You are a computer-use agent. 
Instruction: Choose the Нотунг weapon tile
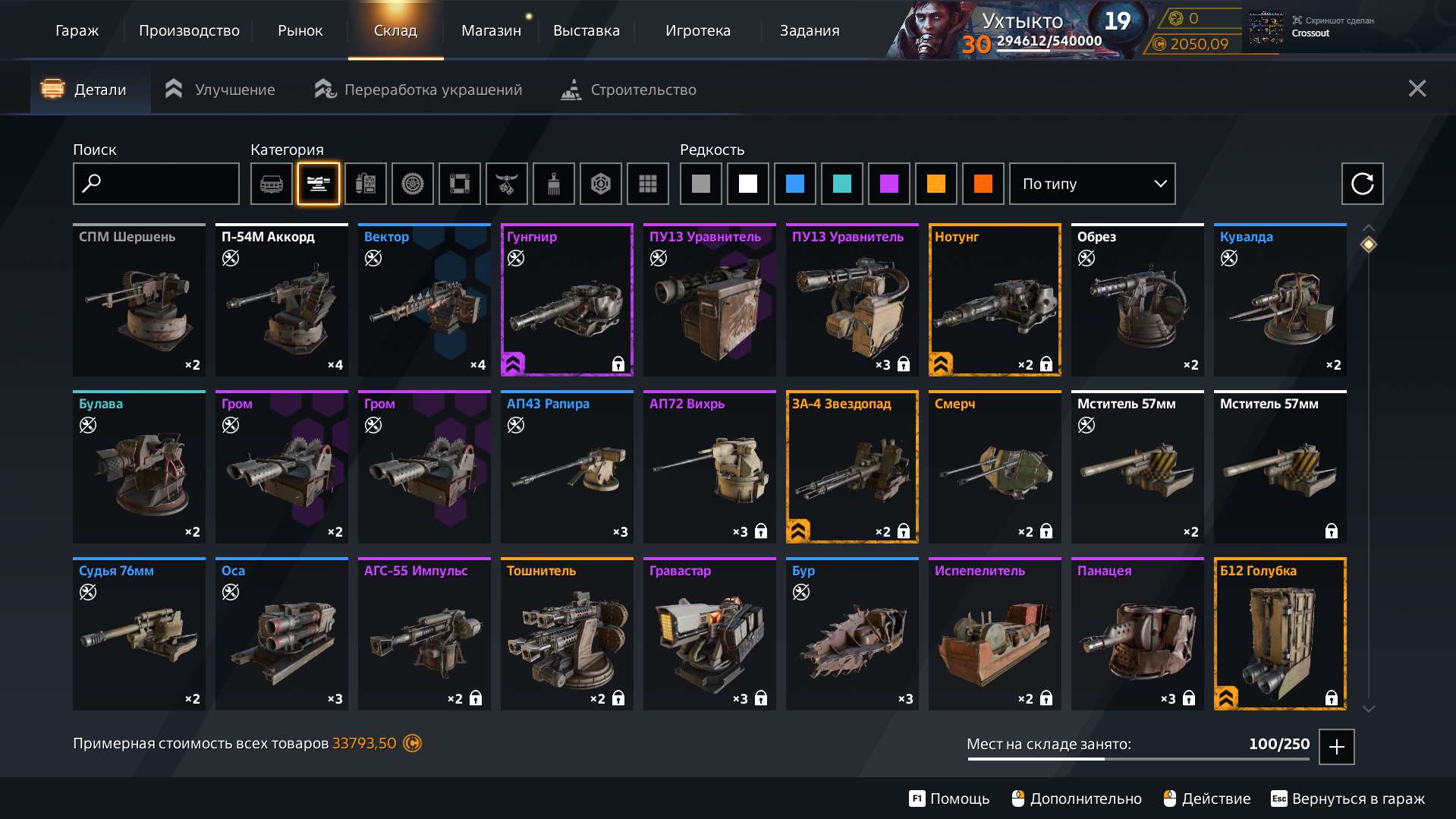[x=995, y=300]
